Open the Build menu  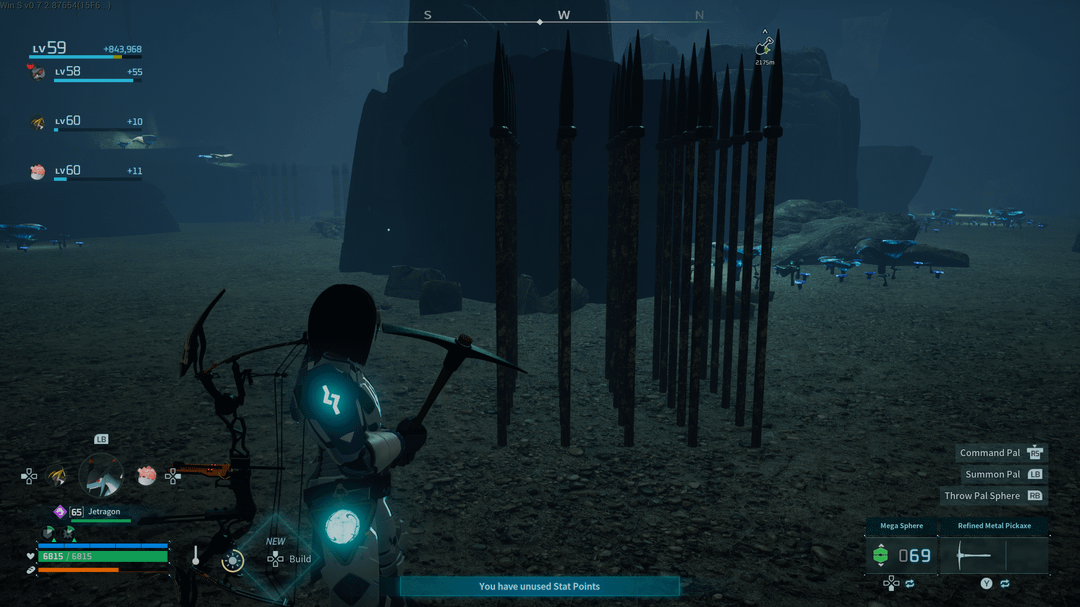click(288, 558)
